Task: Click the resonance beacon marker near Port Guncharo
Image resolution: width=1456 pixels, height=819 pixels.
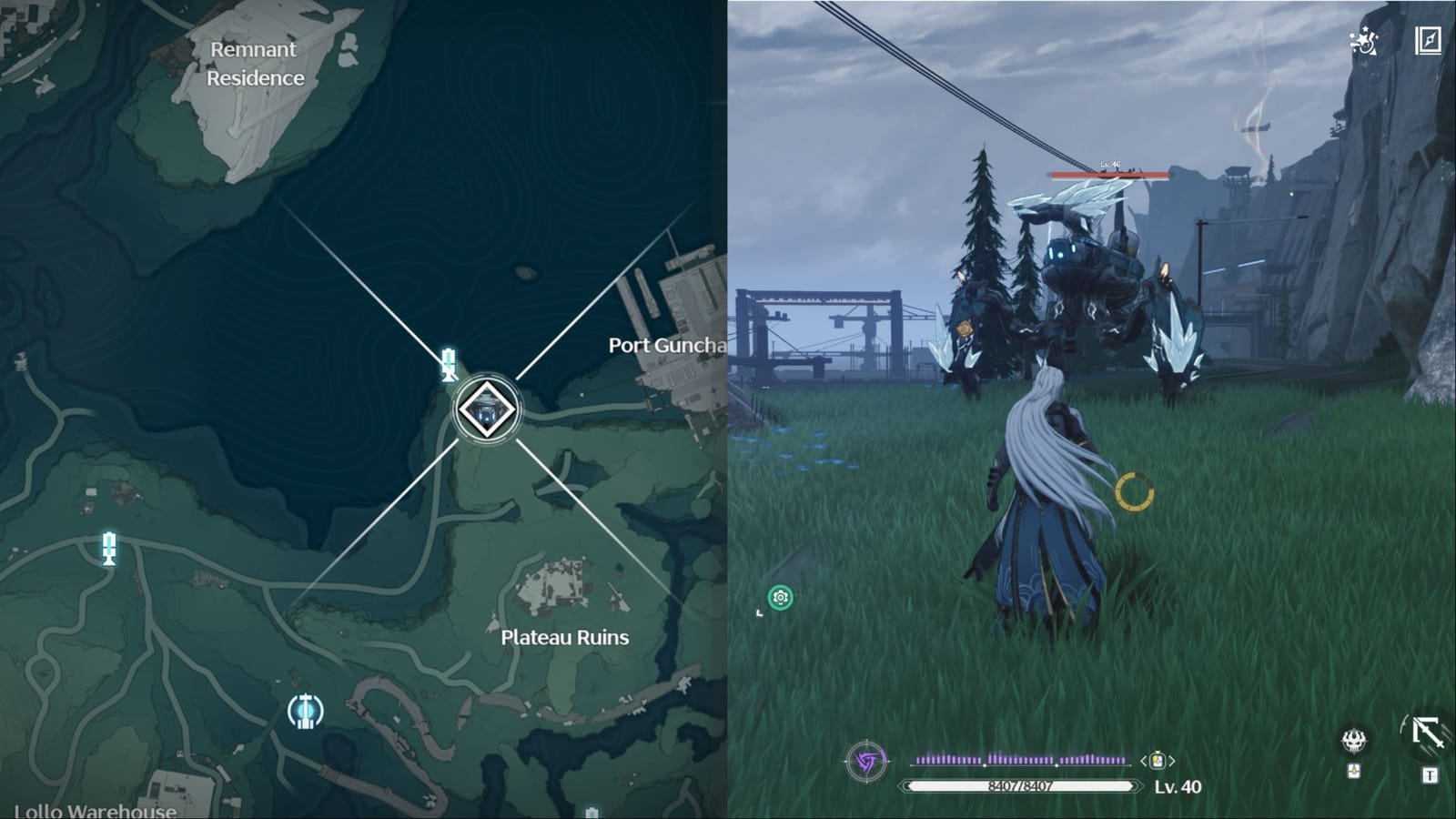Action: point(447,365)
